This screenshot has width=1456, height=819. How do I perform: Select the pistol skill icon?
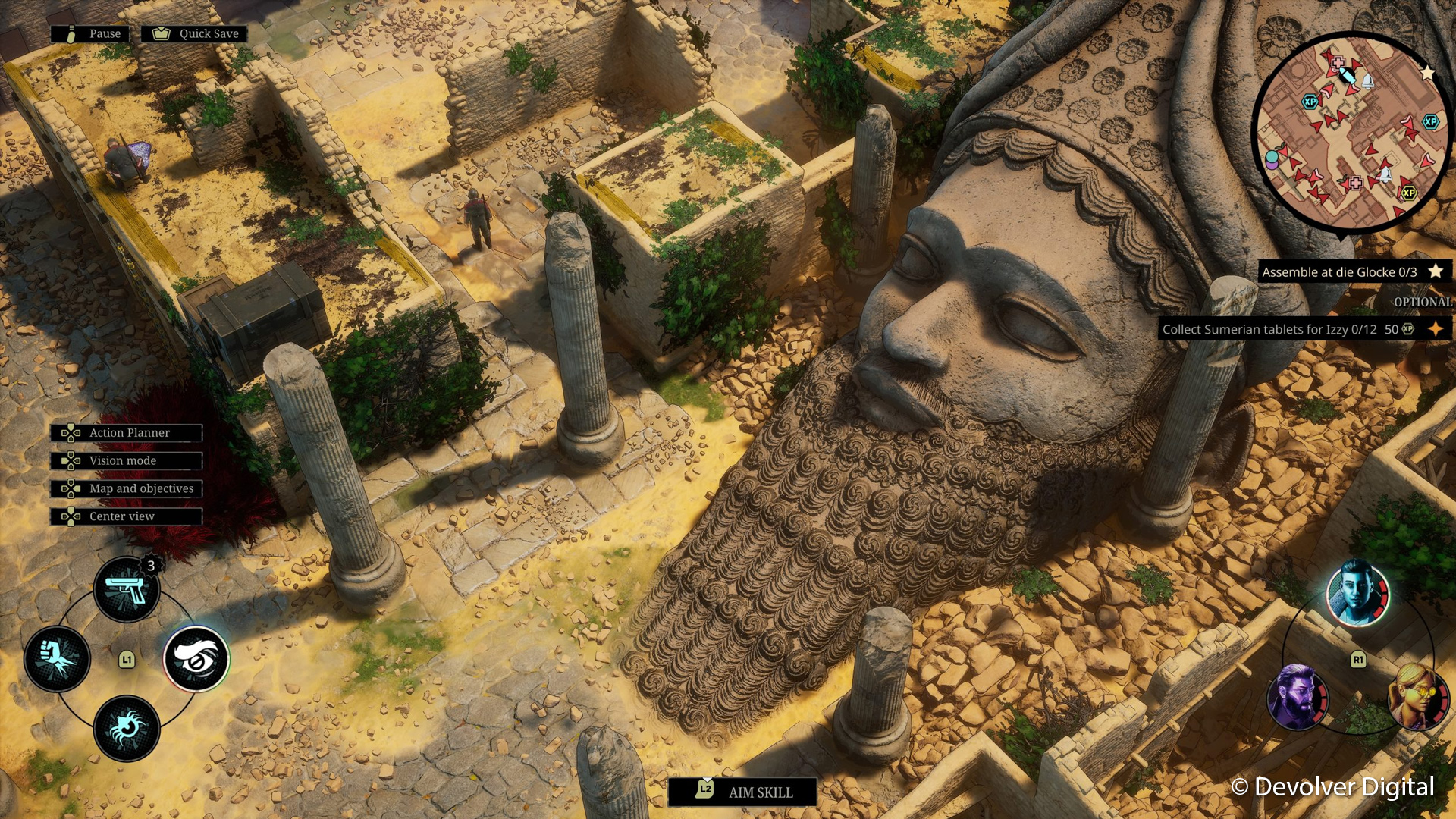(x=127, y=589)
